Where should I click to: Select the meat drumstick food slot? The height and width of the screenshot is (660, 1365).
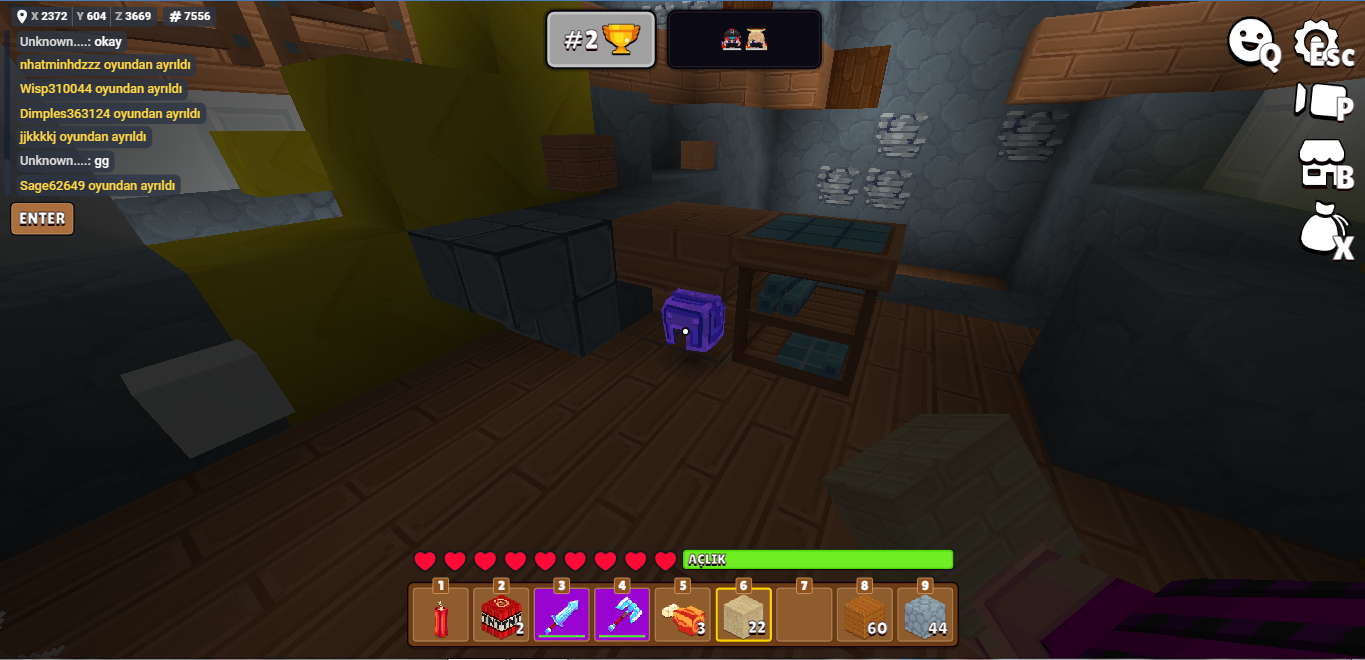pyautogui.click(x=683, y=615)
